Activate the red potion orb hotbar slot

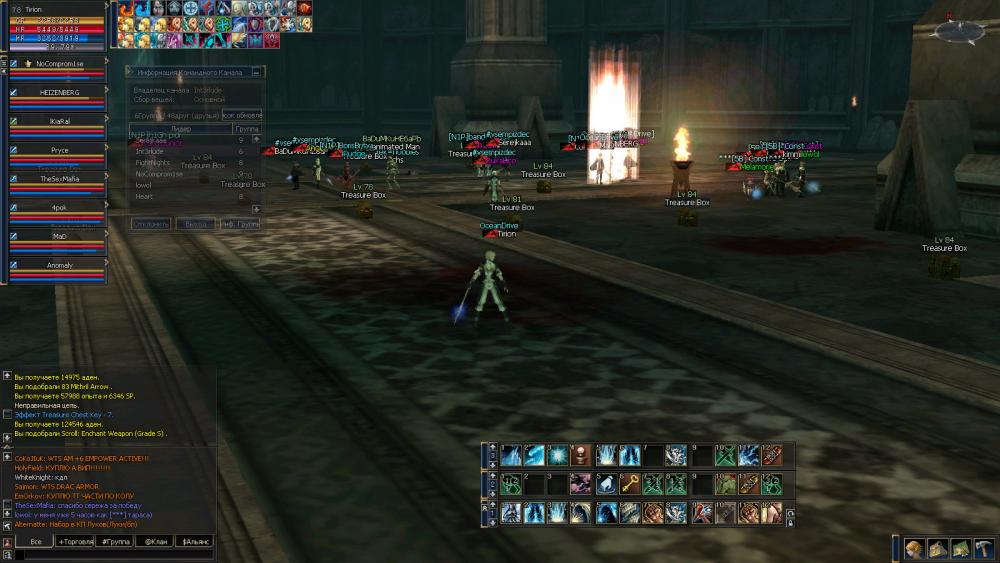point(579,455)
